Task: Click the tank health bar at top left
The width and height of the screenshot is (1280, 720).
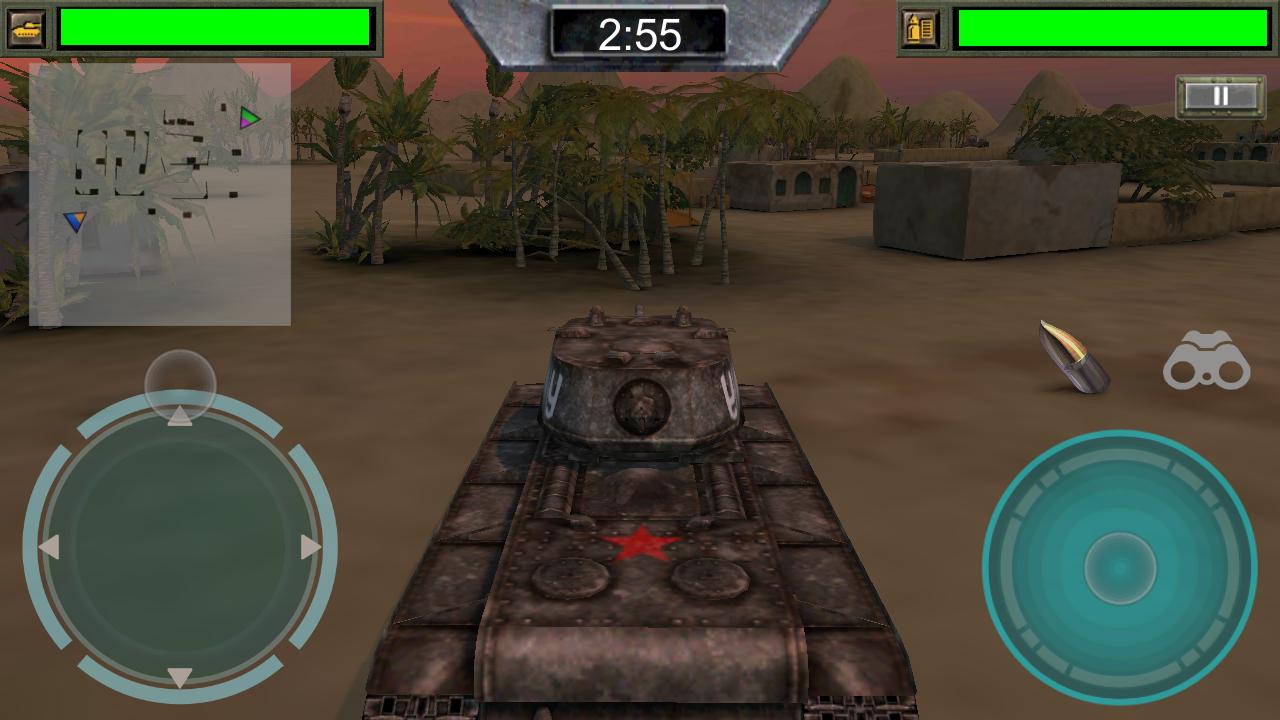Action: pos(215,28)
